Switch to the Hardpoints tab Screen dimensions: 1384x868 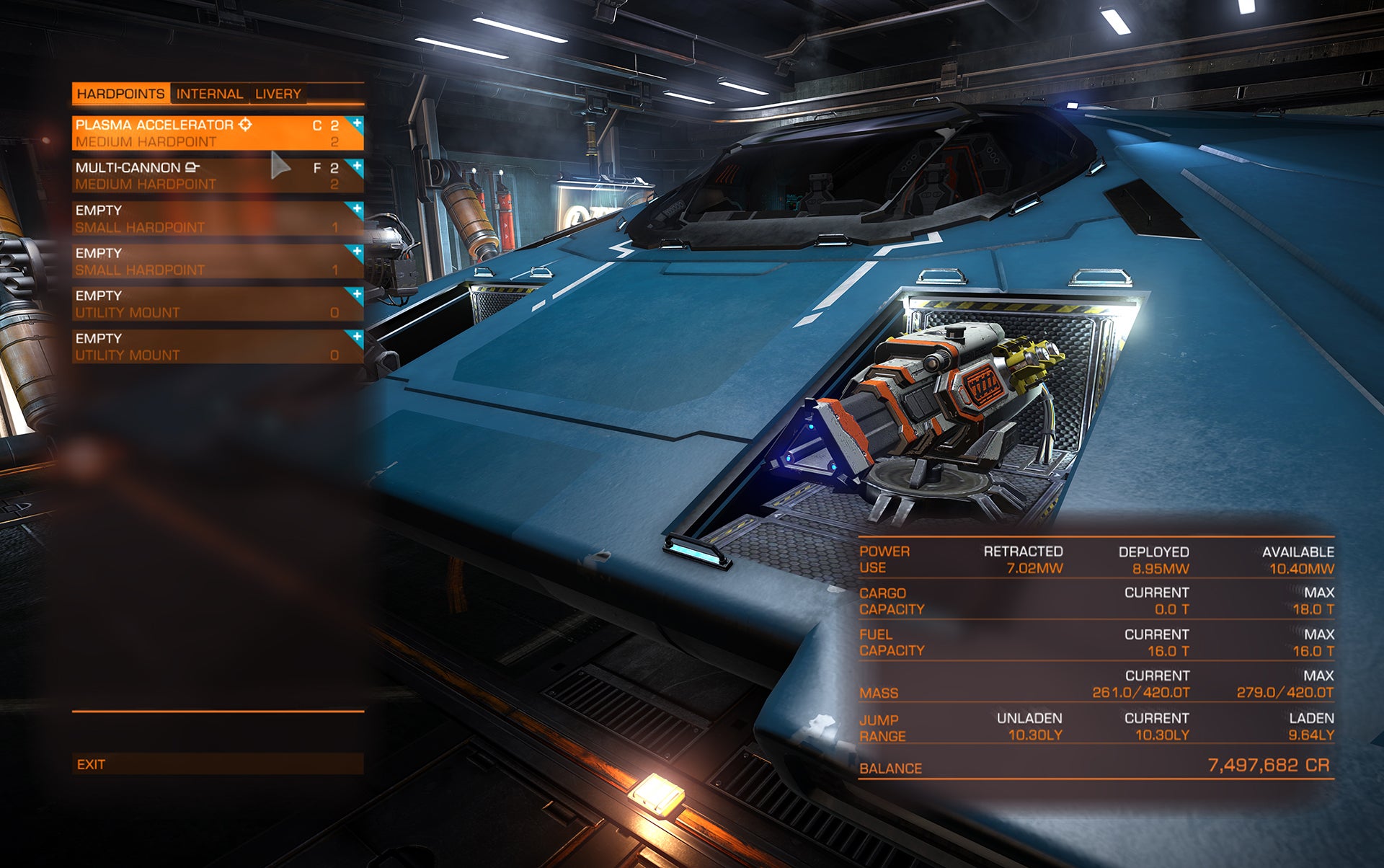[x=120, y=94]
